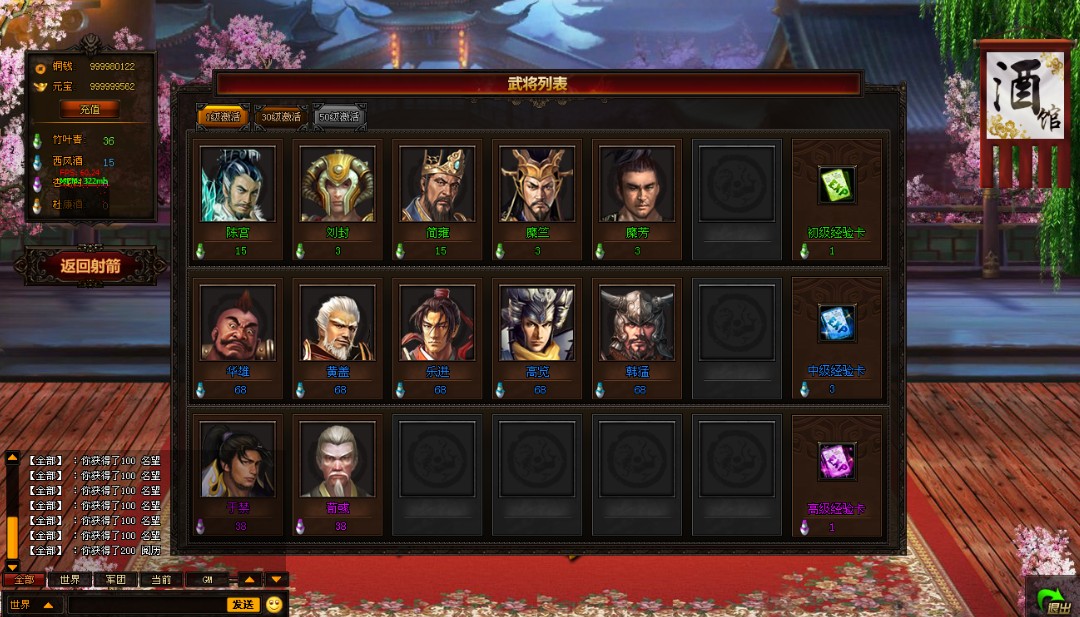Select general 陈宫's portrait

coord(237,184)
